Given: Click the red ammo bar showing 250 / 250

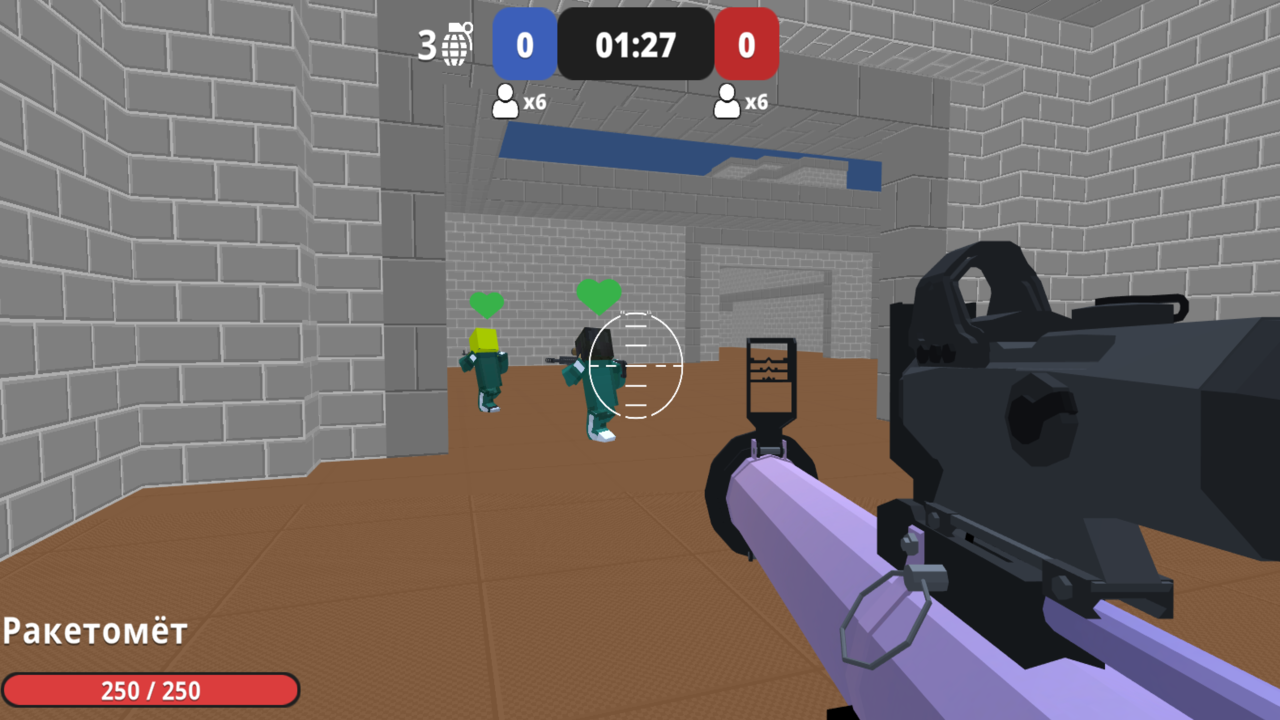Looking at the screenshot, I should click(x=150, y=690).
